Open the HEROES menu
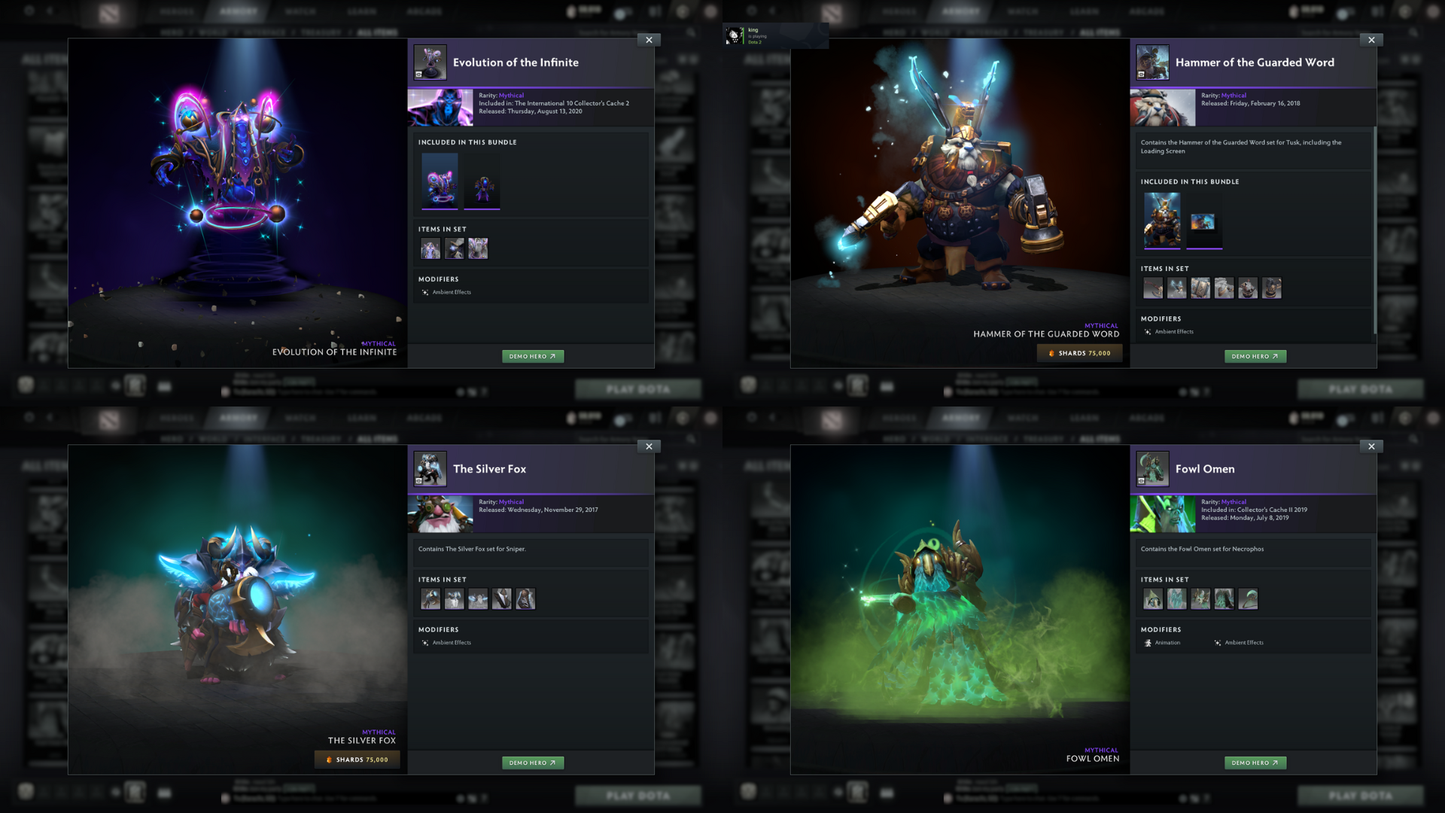The image size is (1445, 813). (x=176, y=11)
